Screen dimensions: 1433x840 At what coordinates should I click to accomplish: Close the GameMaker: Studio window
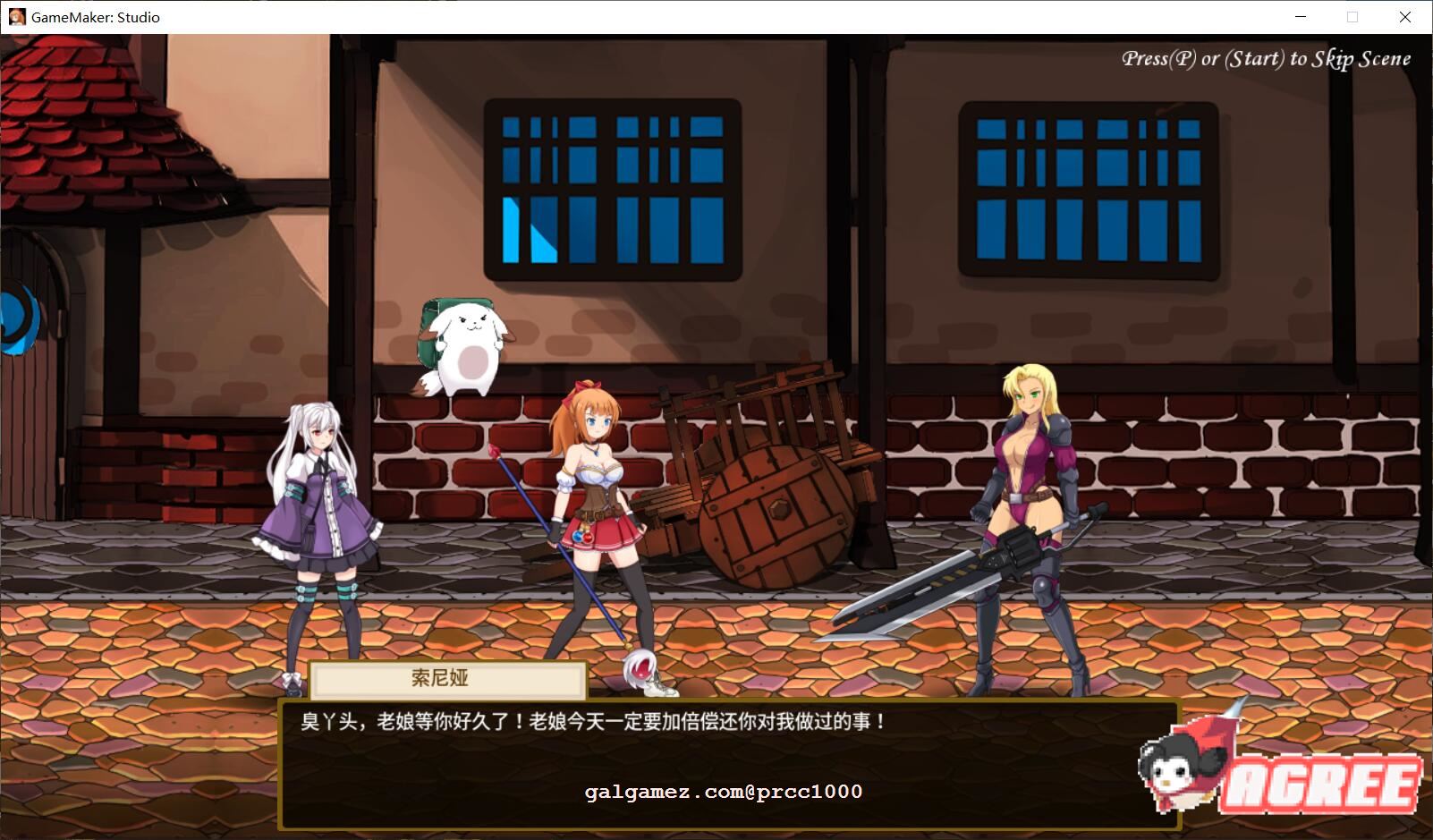[x=1404, y=17]
